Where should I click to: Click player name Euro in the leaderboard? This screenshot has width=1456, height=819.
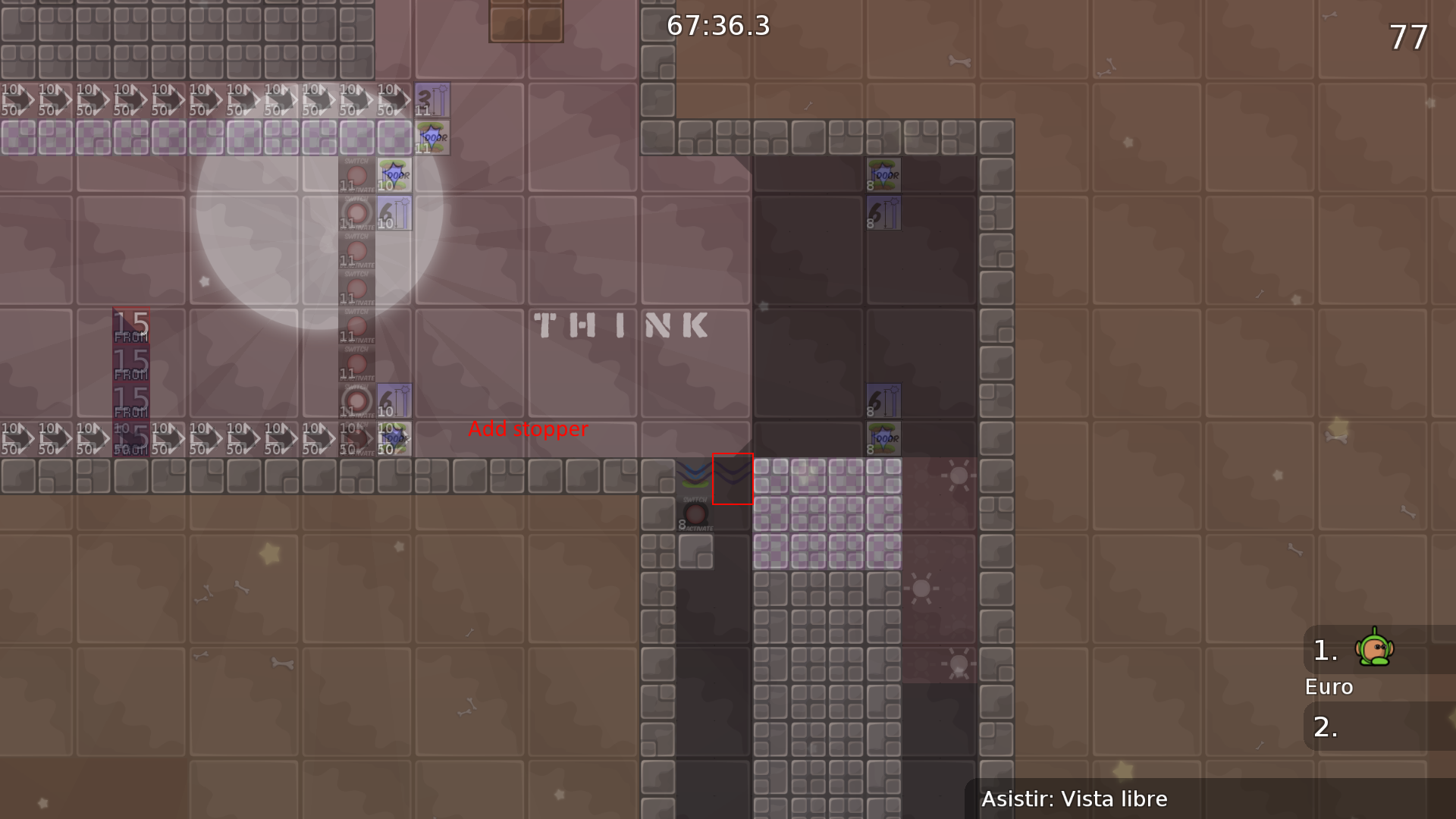1328,687
